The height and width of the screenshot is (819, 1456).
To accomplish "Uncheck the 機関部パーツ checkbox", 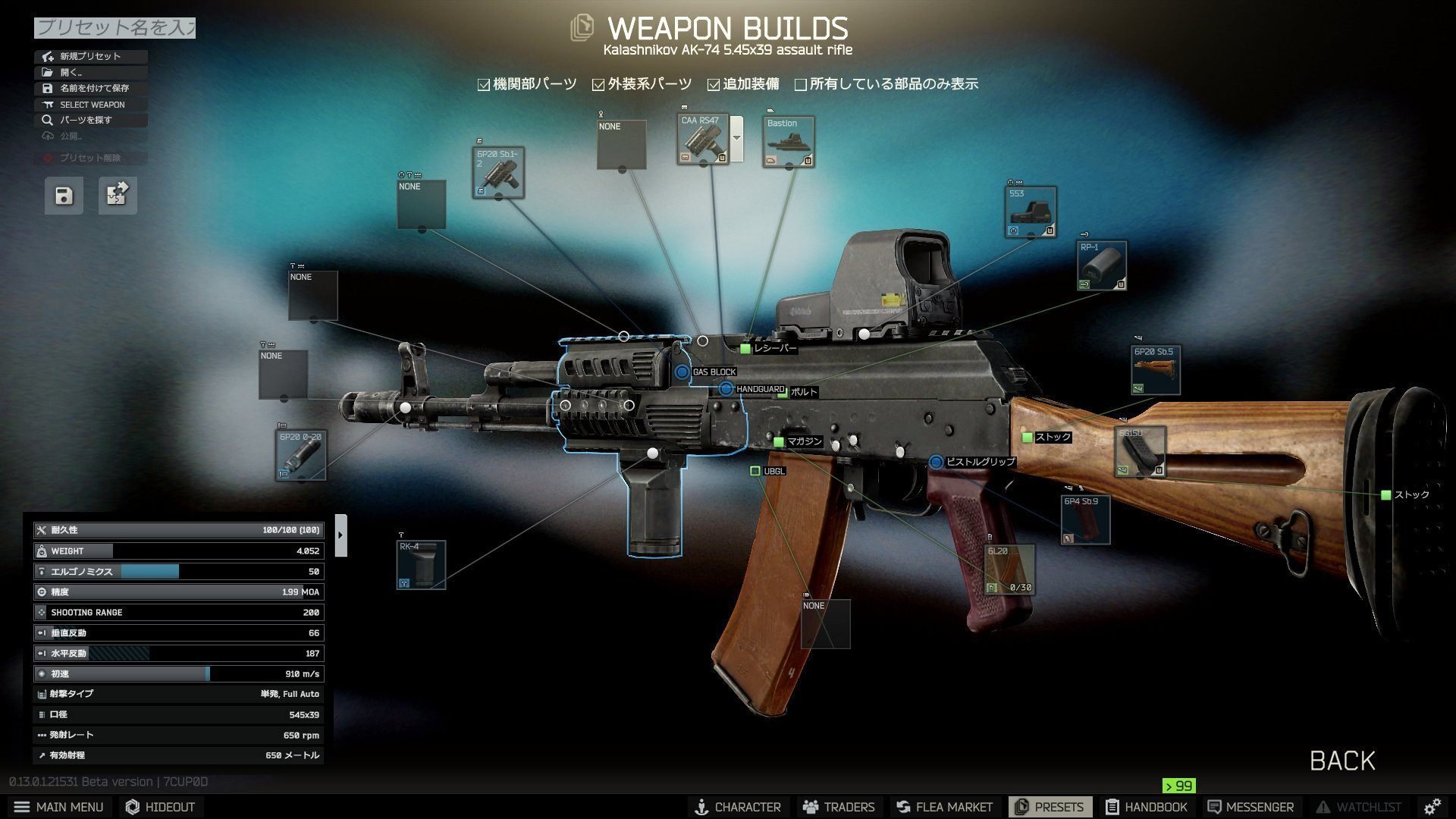I will tap(483, 84).
